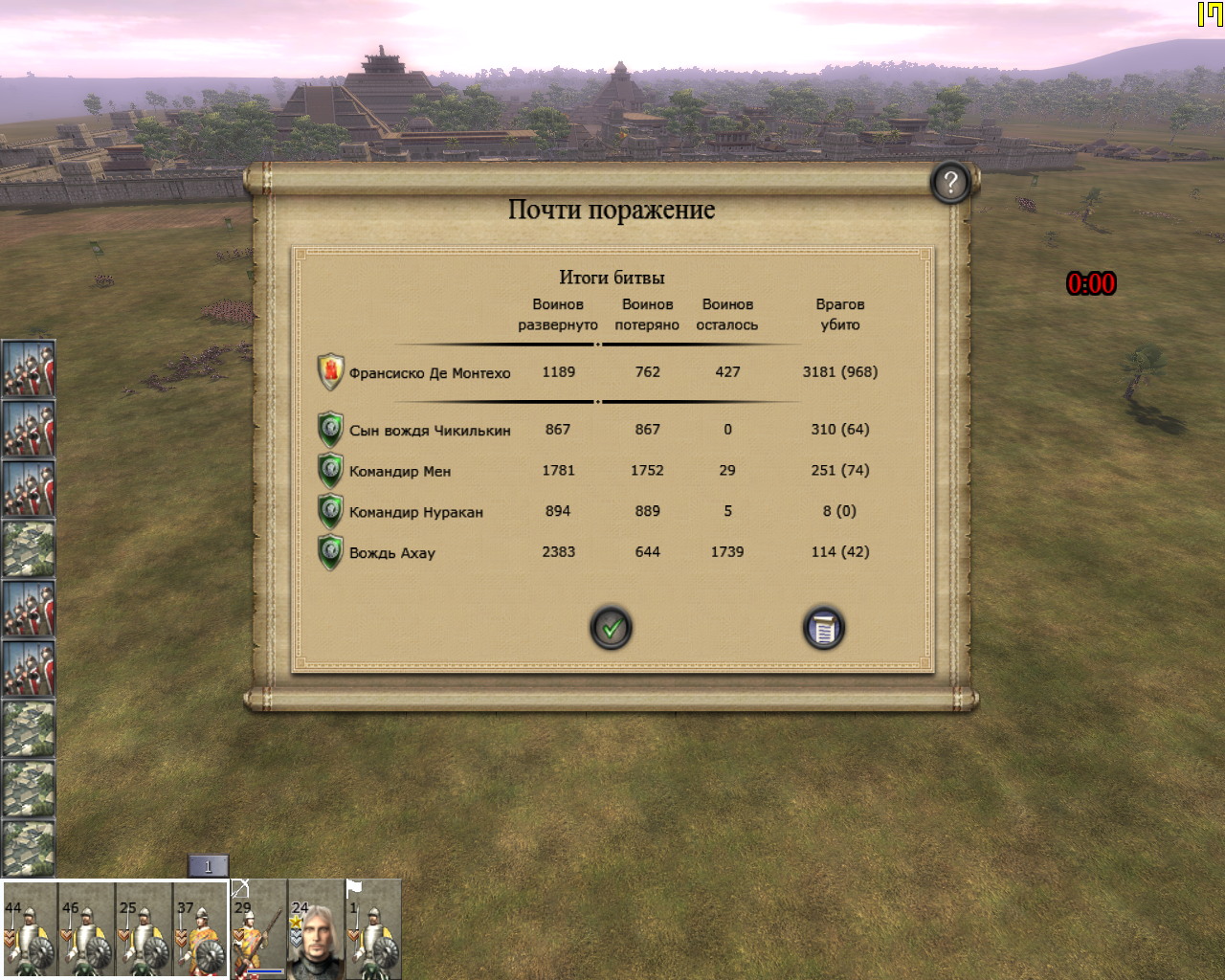
Task: Confirm battle results with the green checkmark
Action: pyautogui.click(x=611, y=628)
